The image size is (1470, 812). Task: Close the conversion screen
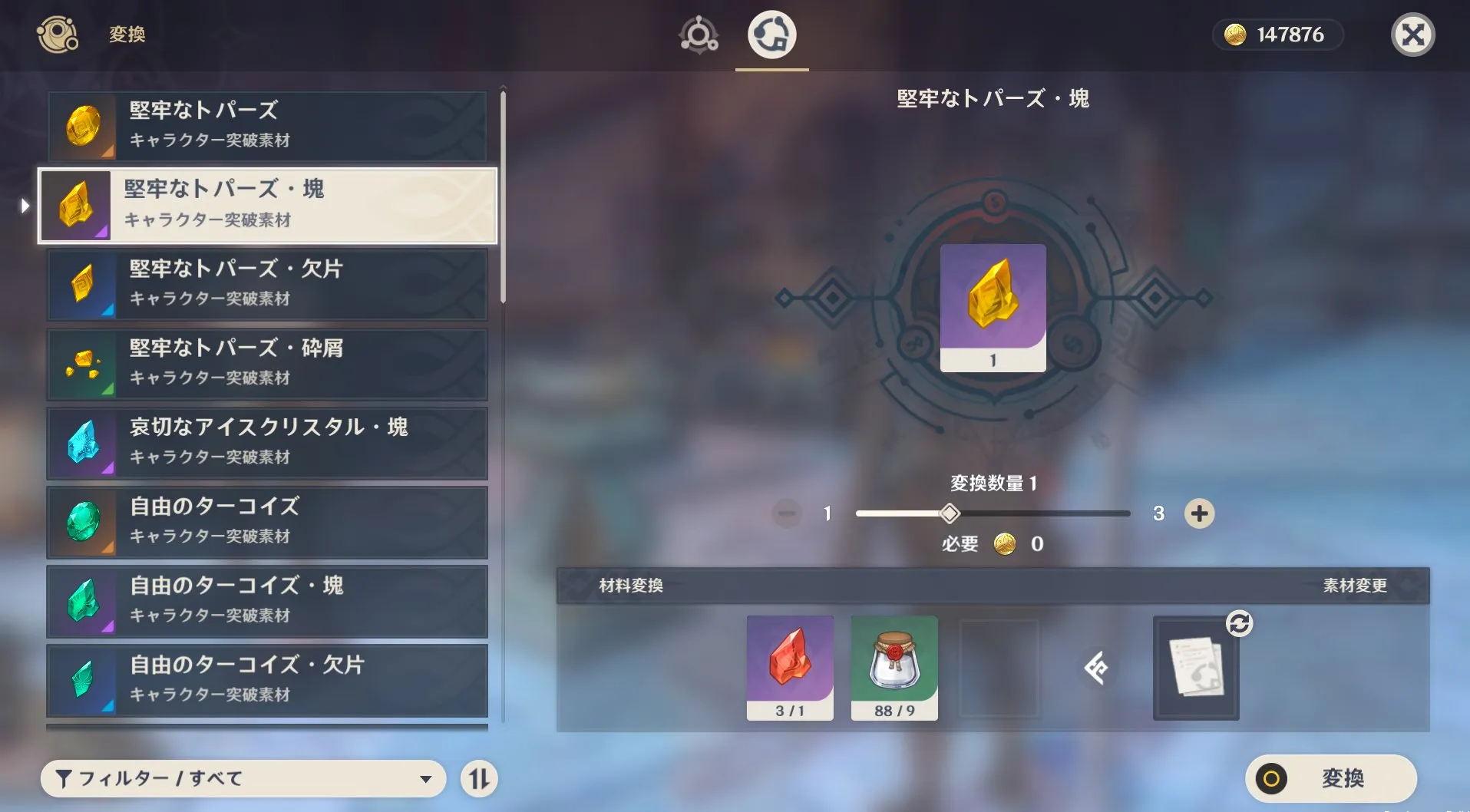1412,35
